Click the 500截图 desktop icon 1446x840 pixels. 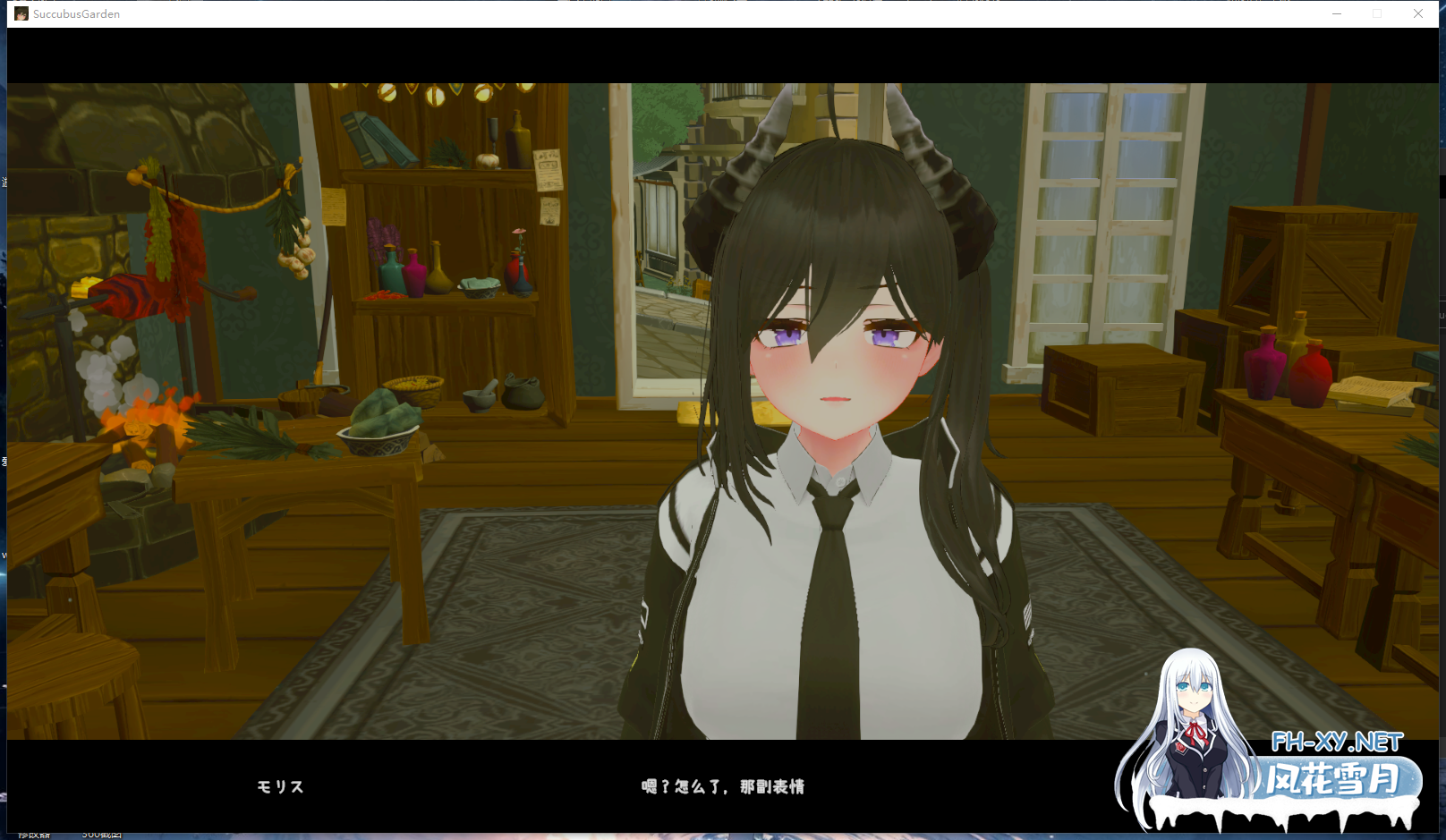coord(101,833)
